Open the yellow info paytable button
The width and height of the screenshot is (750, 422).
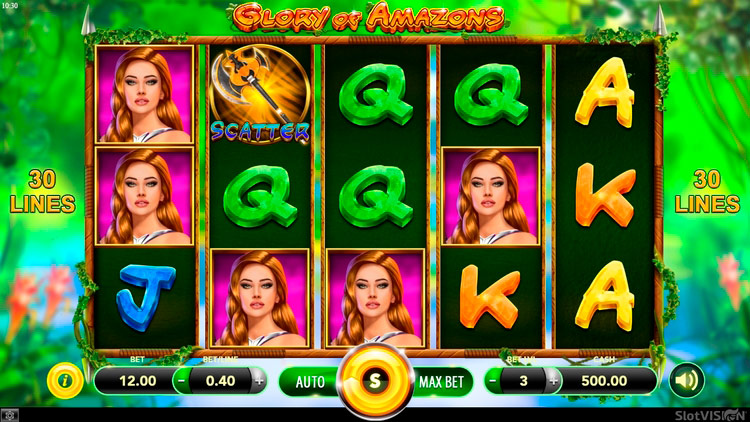pos(66,380)
